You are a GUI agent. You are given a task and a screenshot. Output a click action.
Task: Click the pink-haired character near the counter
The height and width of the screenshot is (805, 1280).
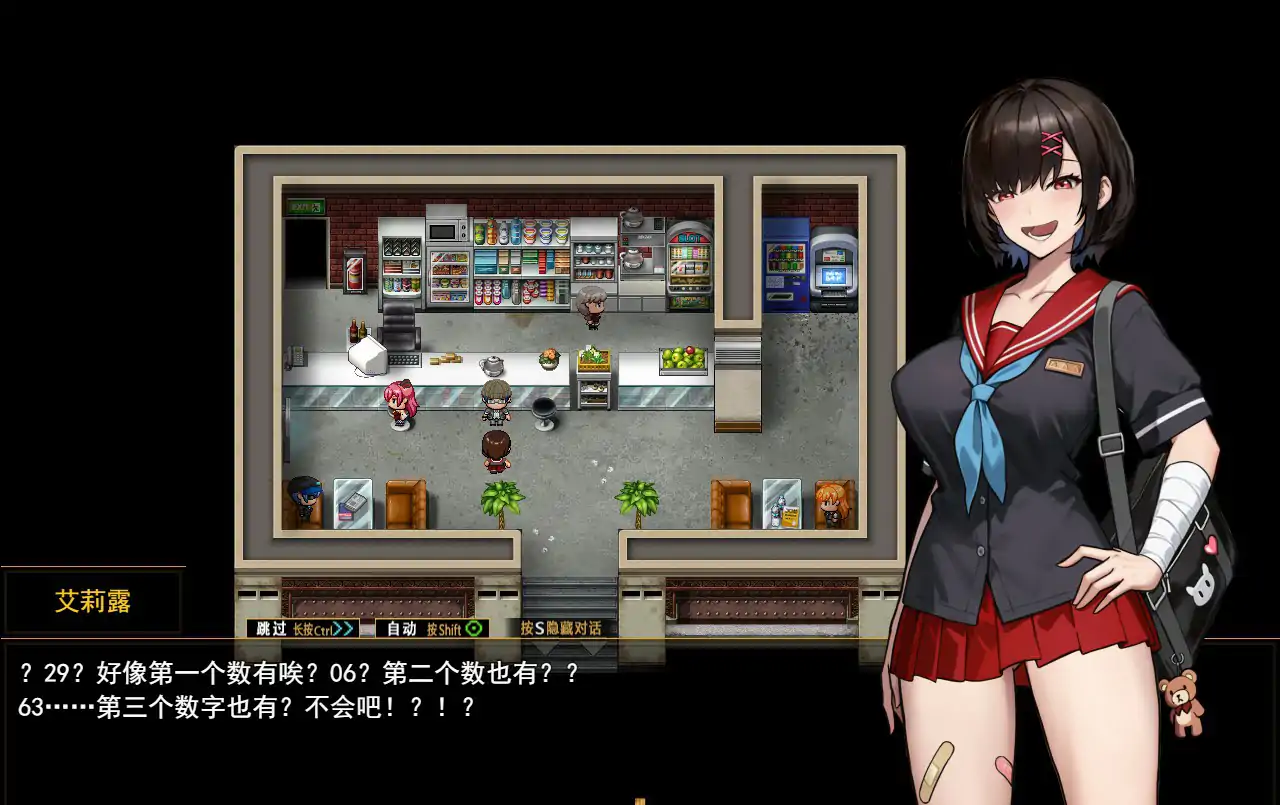400,400
